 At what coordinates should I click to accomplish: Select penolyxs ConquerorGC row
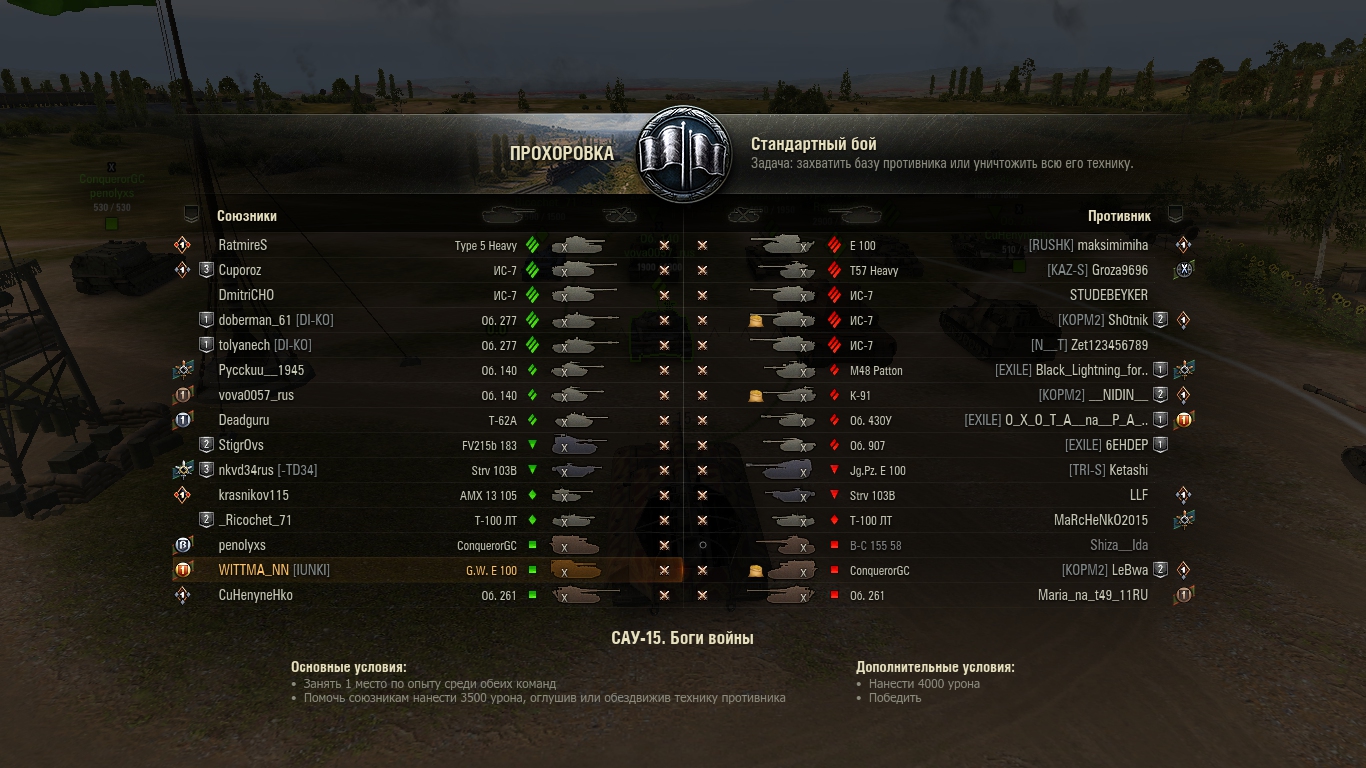click(x=242, y=545)
